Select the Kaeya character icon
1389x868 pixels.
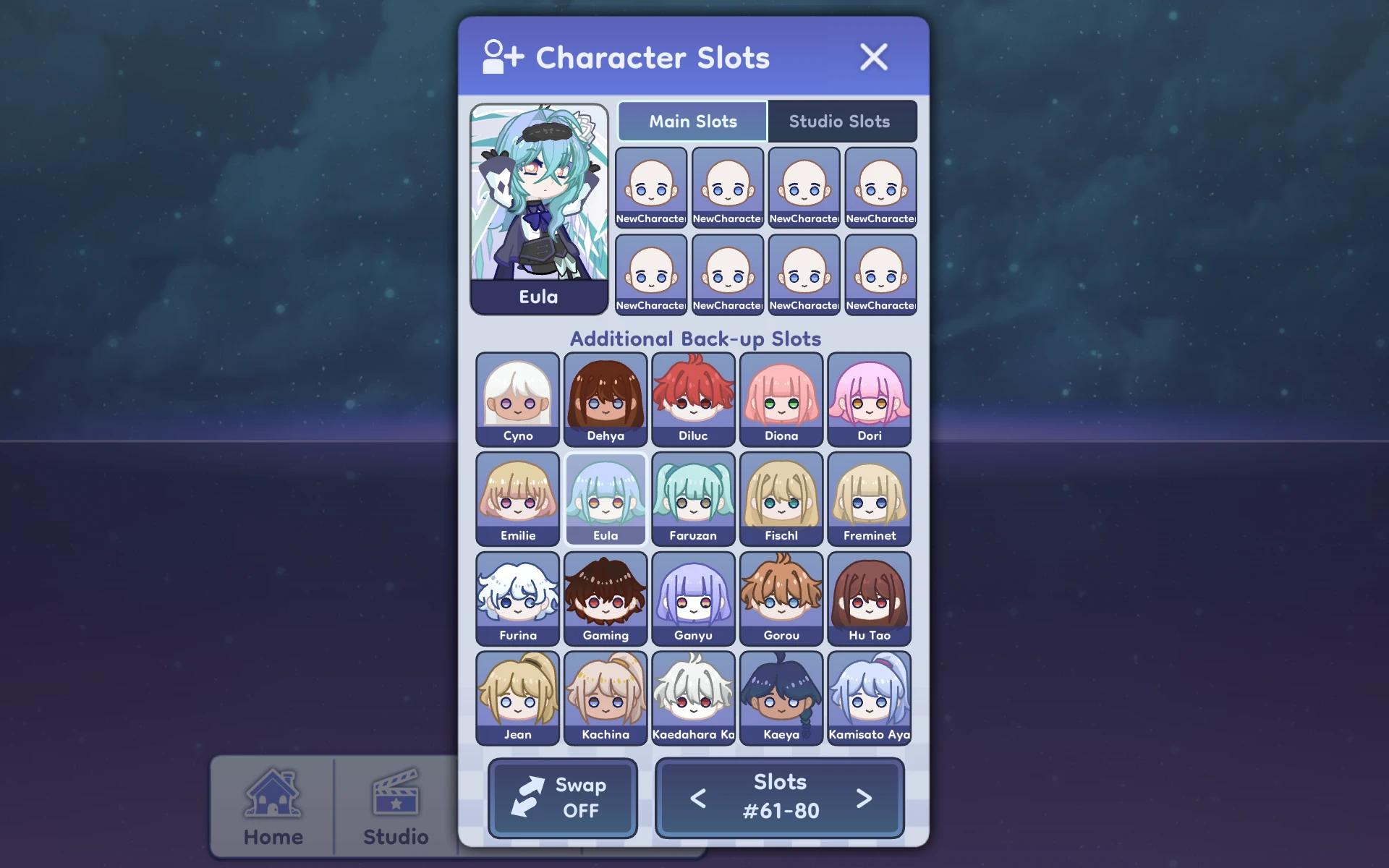tap(781, 698)
